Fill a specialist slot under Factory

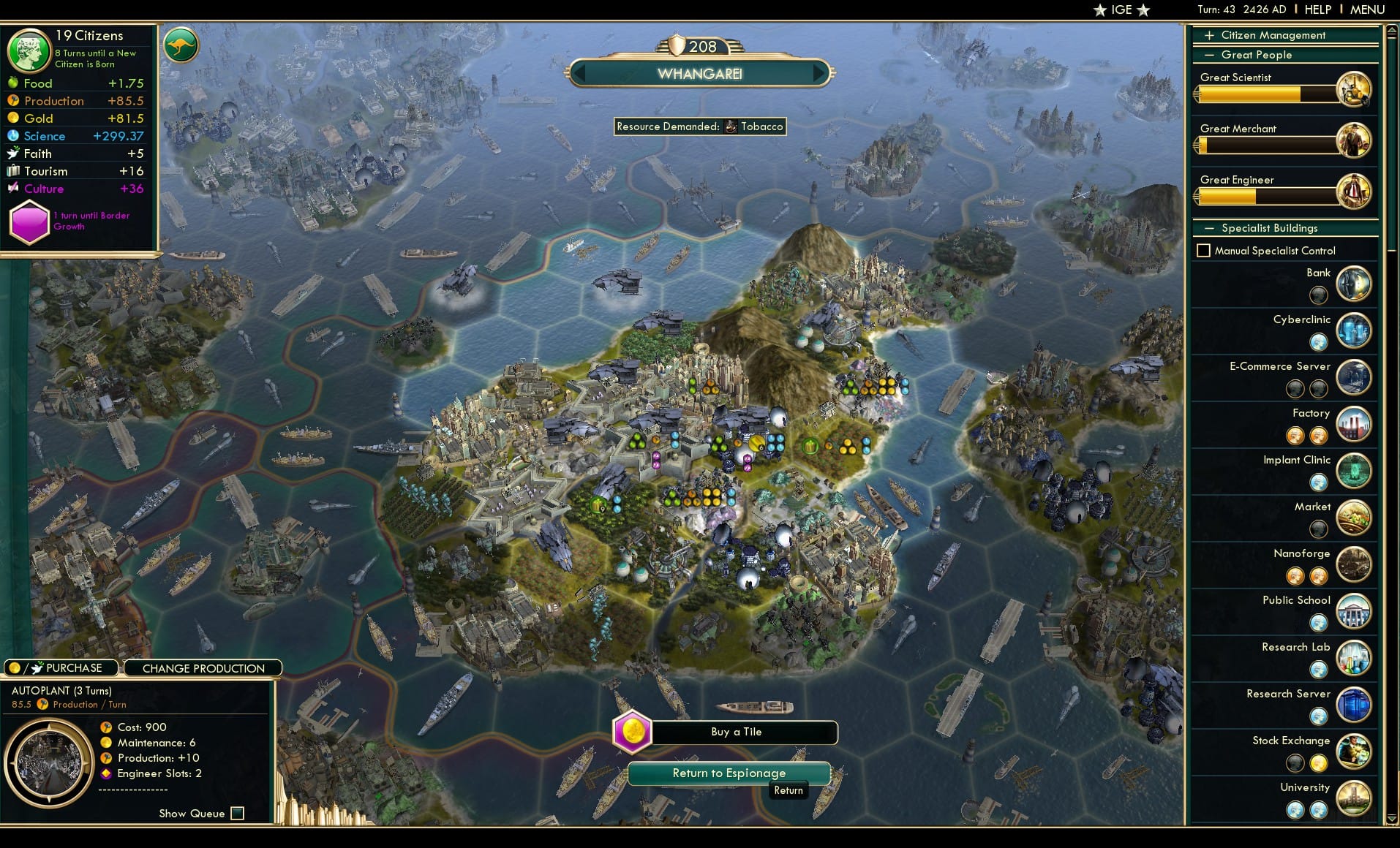tap(1297, 436)
